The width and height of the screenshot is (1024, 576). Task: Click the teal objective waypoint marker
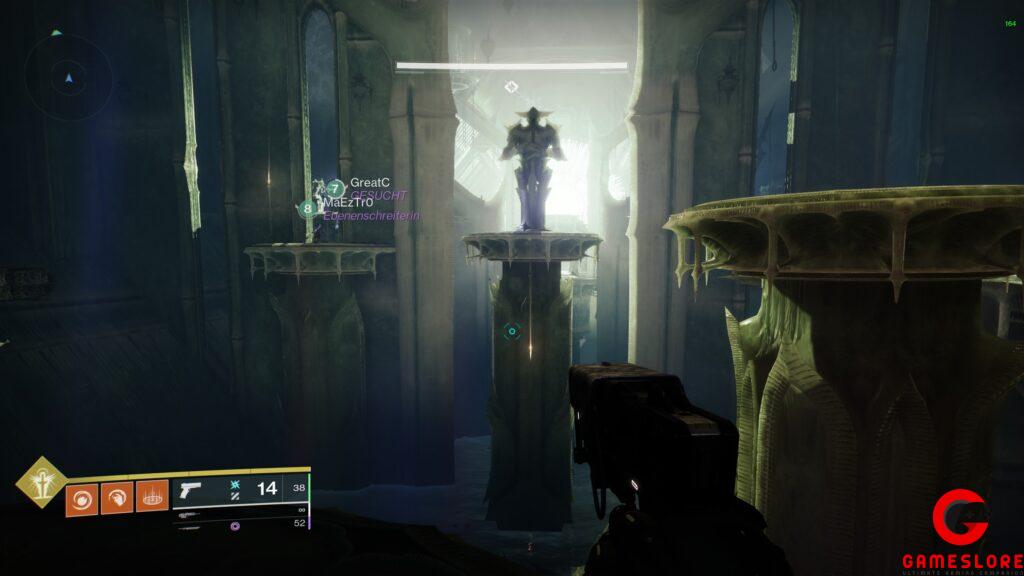pos(512,331)
